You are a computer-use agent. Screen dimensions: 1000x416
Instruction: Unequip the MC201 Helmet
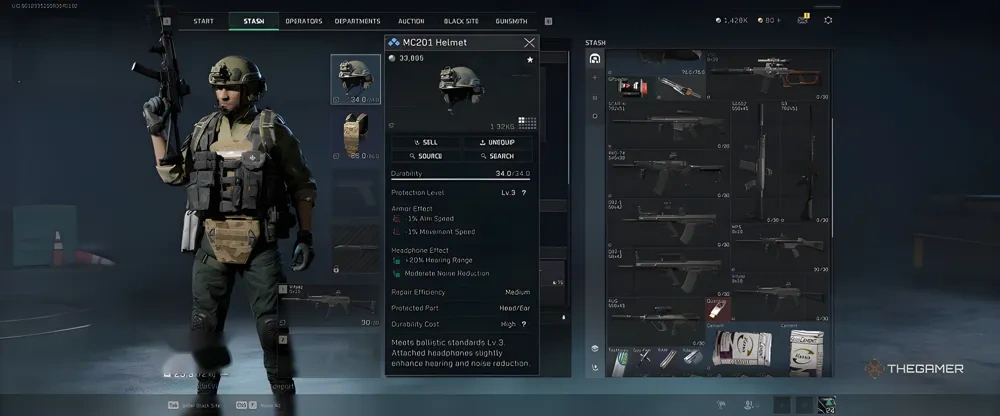pos(497,142)
